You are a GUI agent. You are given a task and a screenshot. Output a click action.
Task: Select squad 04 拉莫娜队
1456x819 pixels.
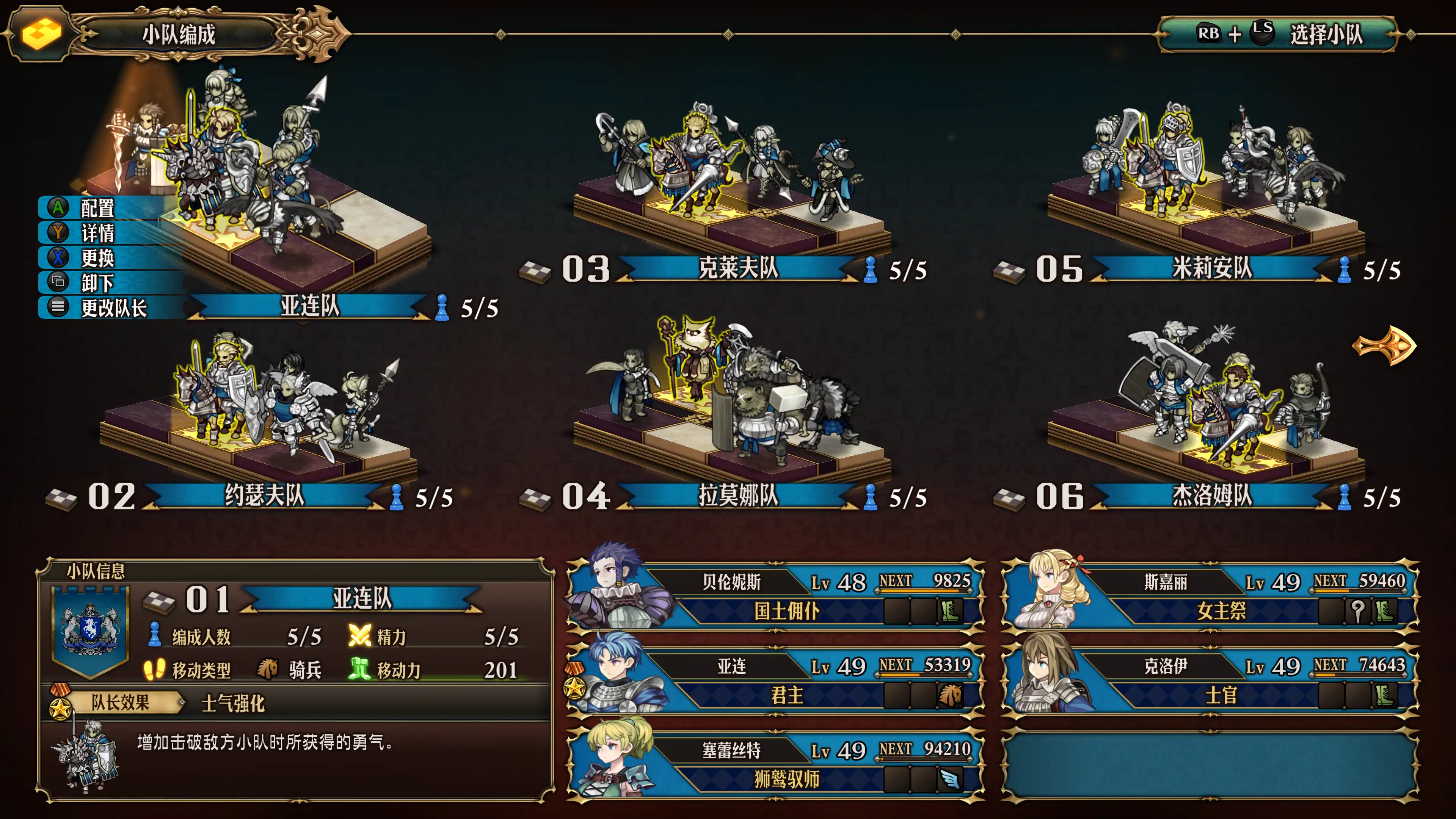click(737, 496)
